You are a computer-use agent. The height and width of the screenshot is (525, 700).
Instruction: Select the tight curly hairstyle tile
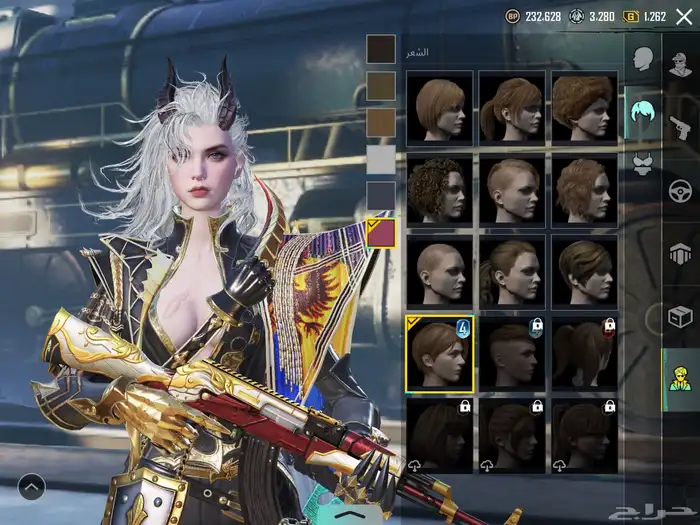tap(440, 190)
